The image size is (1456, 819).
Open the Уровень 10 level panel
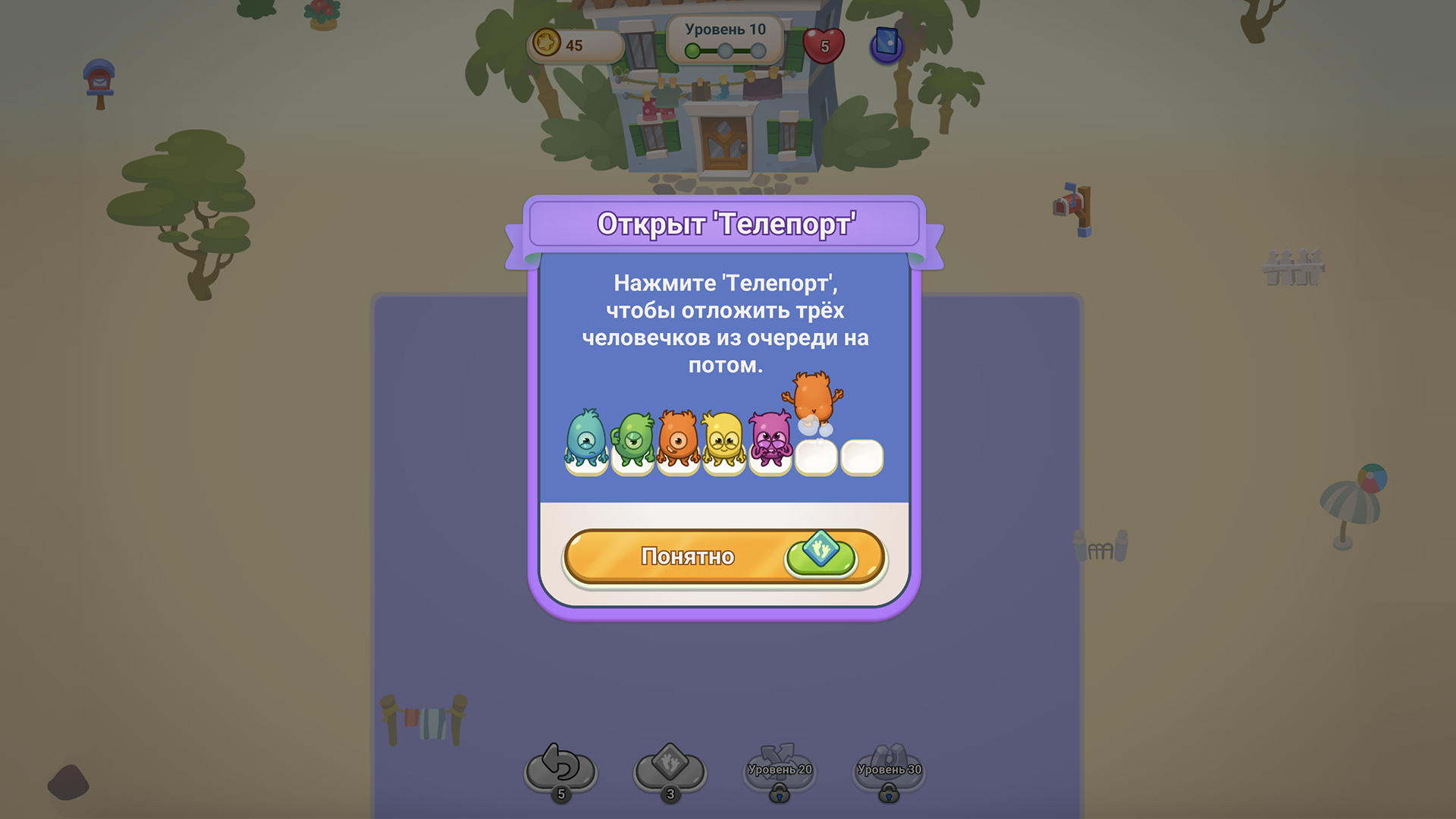coord(726,31)
